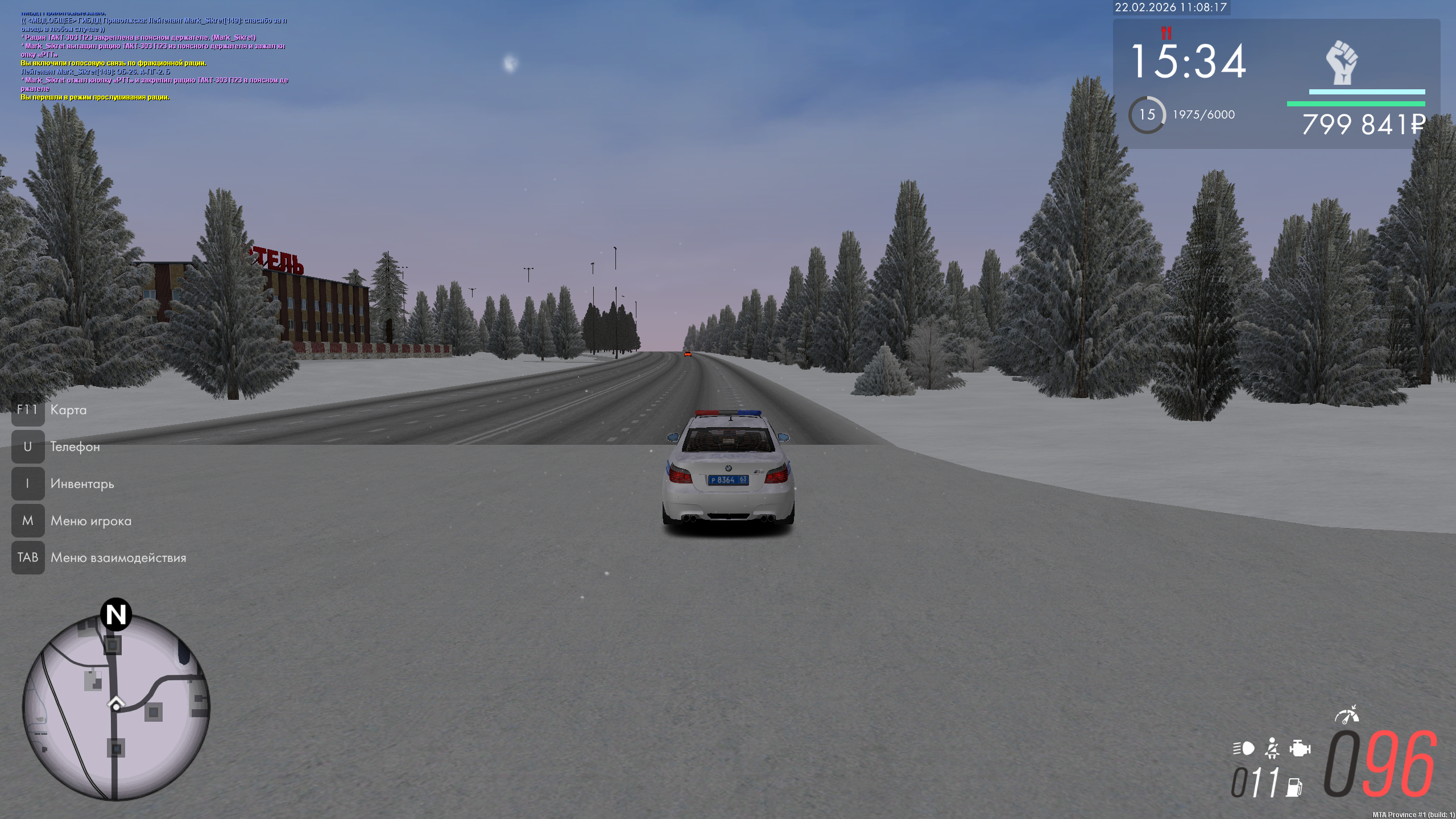Click the speedometer gauge icon above speed

[x=1346, y=715]
